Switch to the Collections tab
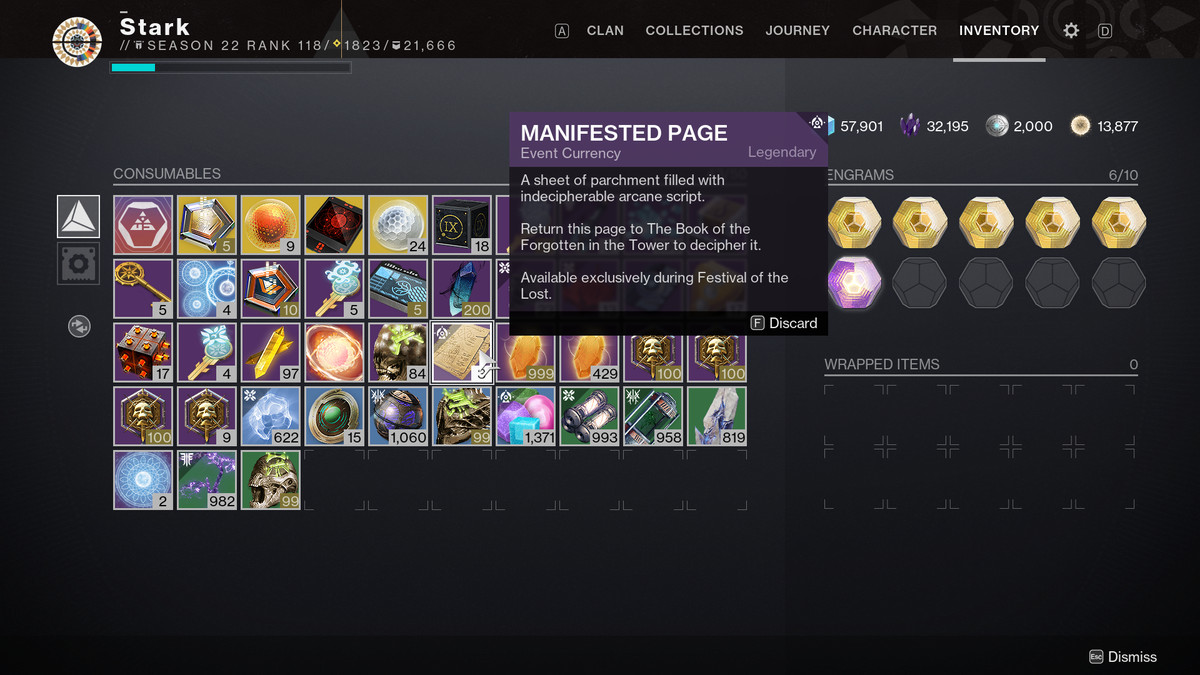The image size is (1200, 675). pos(694,30)
